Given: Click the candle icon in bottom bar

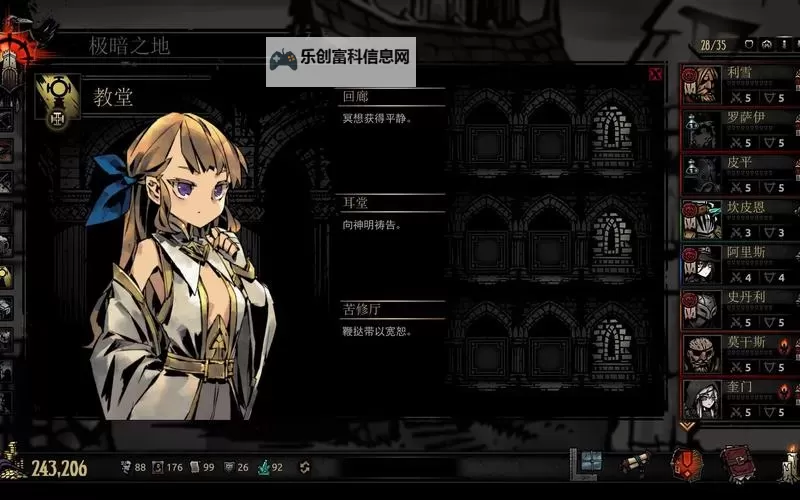Looking at the screenshot, I should pyautogui.click(x=789, y=463).
